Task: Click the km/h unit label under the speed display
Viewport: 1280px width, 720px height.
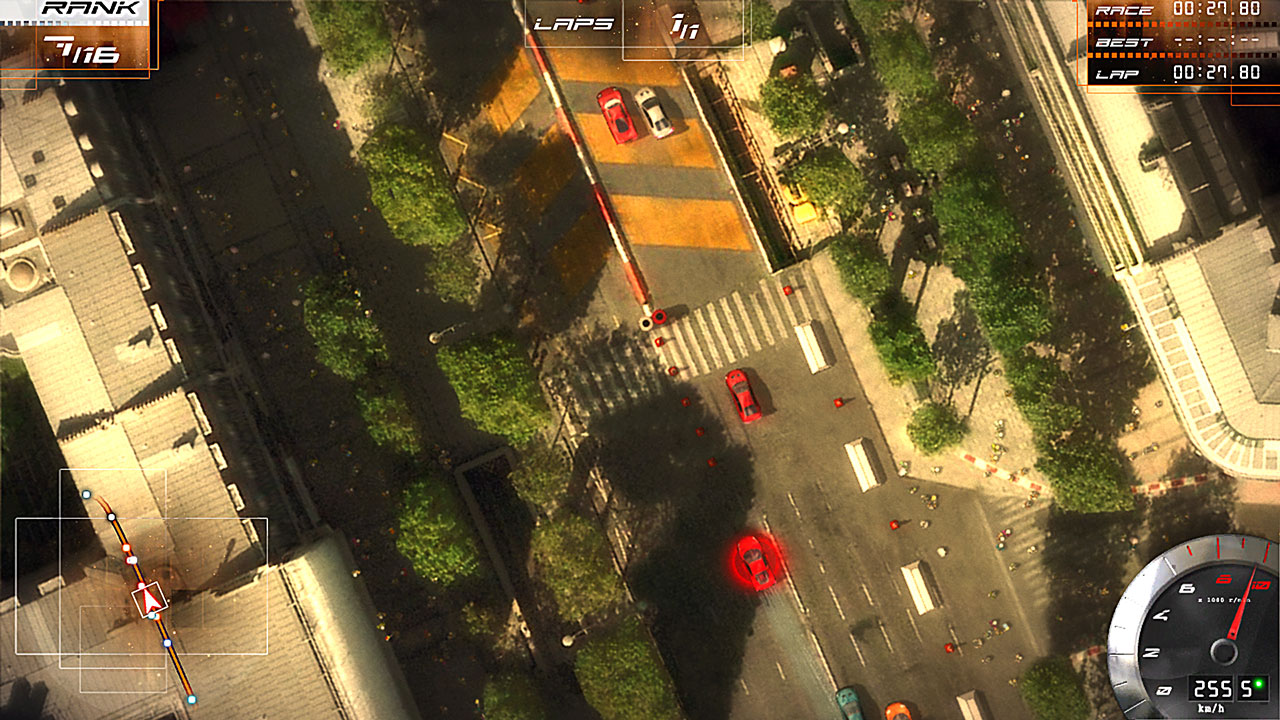Action: click(1212, 707)
